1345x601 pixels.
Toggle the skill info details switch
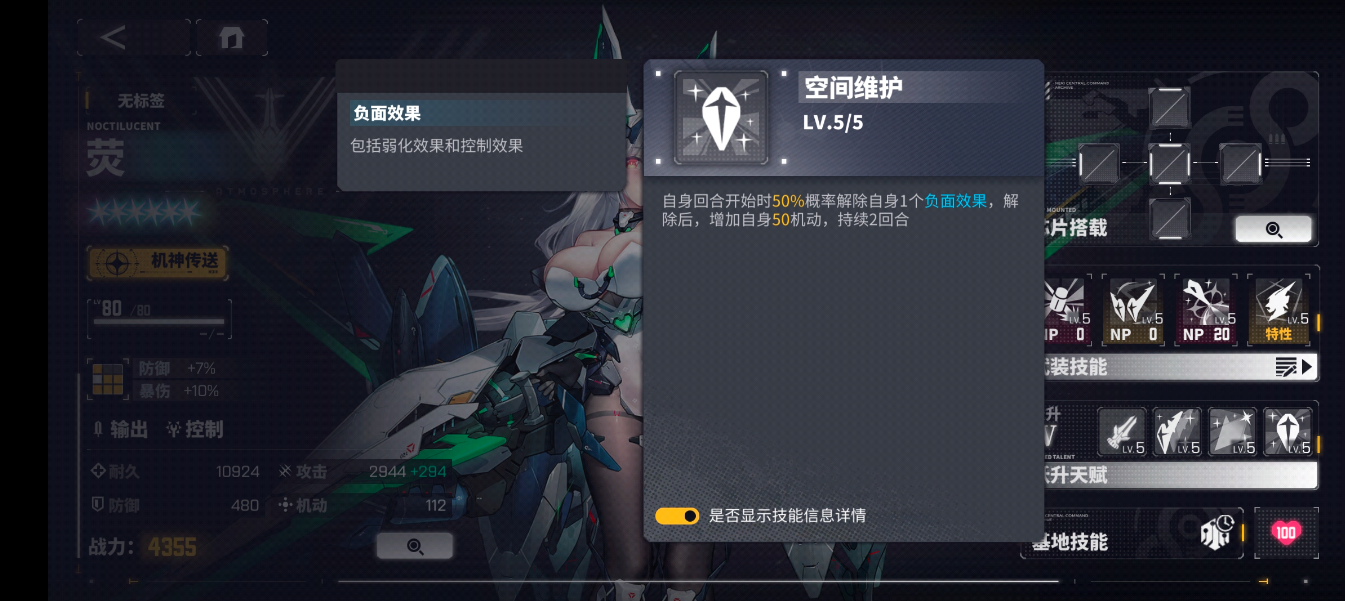pos(677,516)
